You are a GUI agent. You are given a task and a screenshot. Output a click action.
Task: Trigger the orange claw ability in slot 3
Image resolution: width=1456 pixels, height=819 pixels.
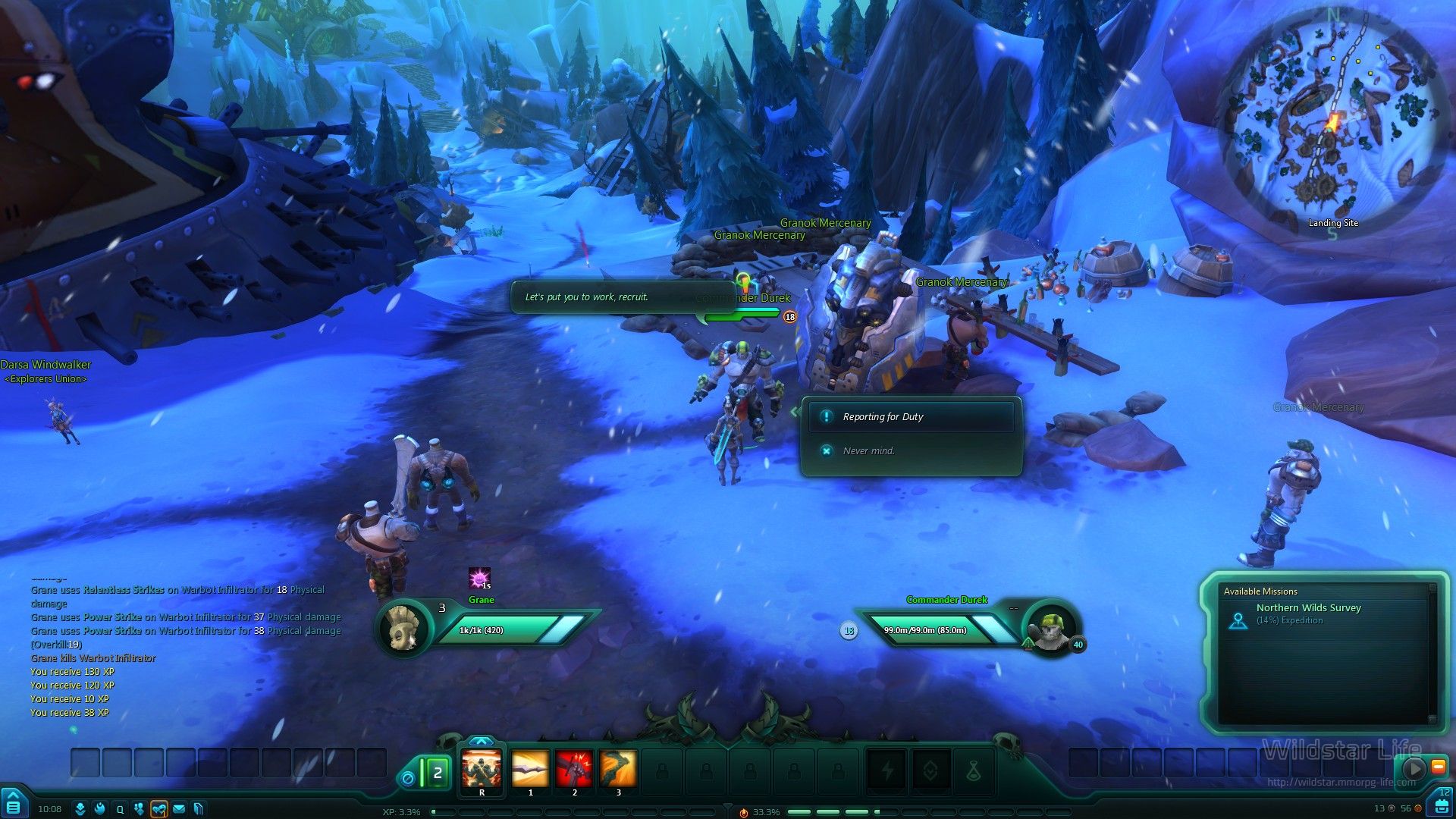[618, 770]
